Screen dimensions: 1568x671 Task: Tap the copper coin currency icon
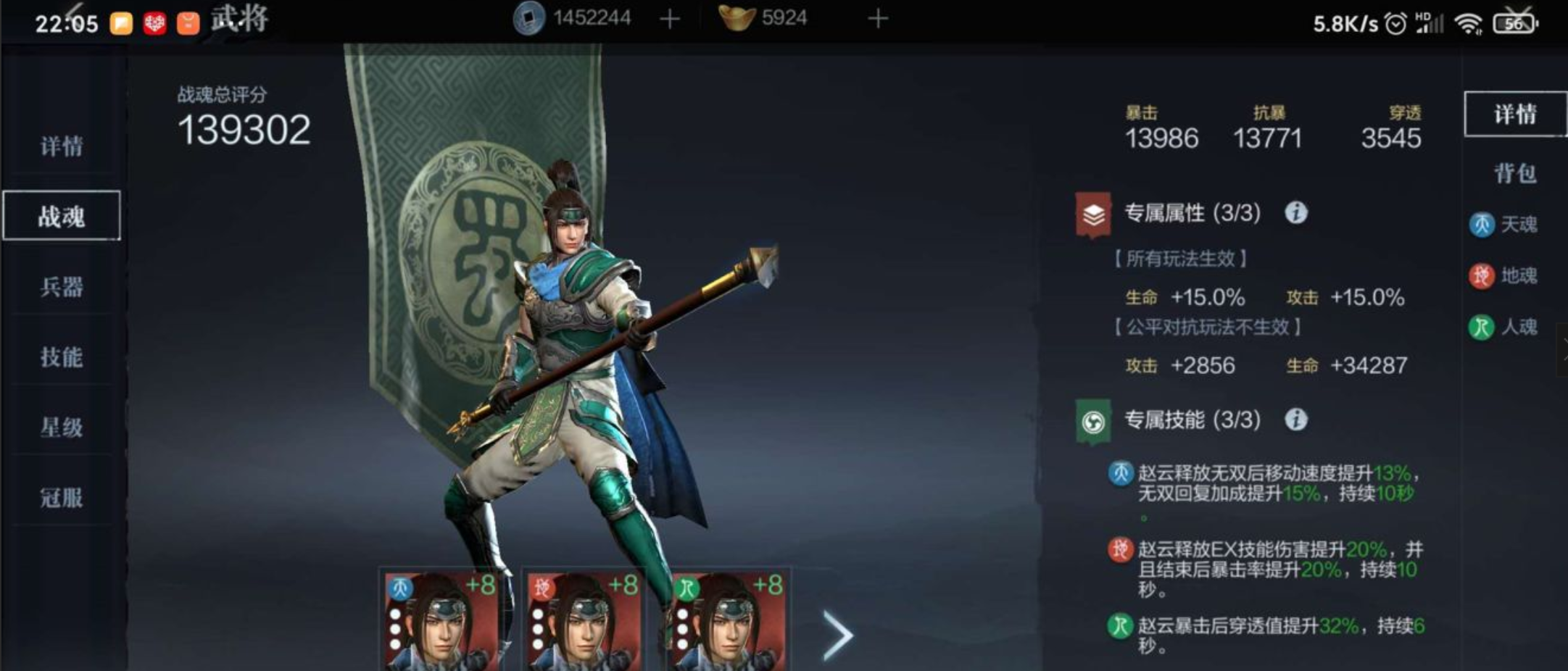click(x=527, y=17)
